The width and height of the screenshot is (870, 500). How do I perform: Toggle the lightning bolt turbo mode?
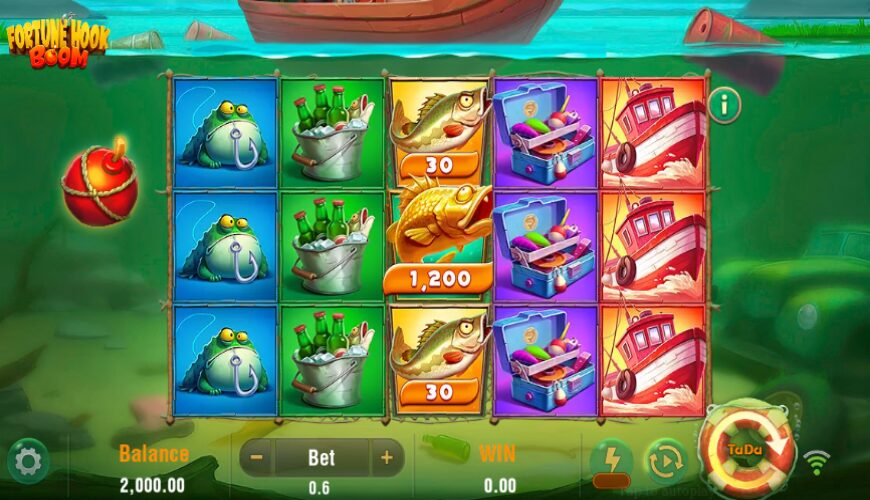point(611,460)
